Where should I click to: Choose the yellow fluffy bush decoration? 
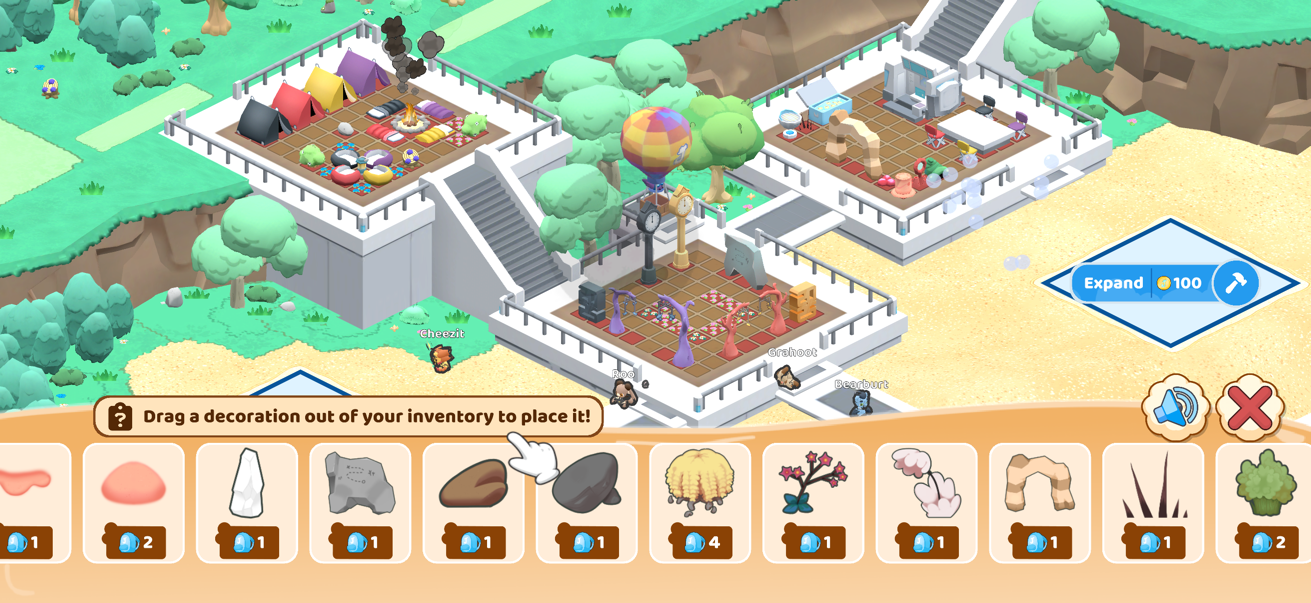700,502
